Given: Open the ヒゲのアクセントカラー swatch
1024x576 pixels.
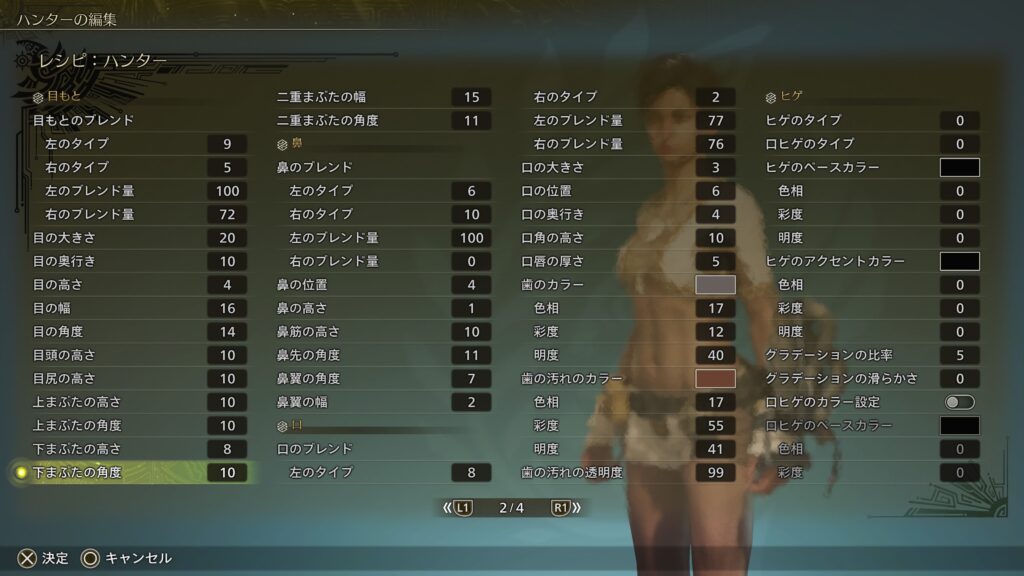Looking at the screenshot, I should (x=959, y=261).
